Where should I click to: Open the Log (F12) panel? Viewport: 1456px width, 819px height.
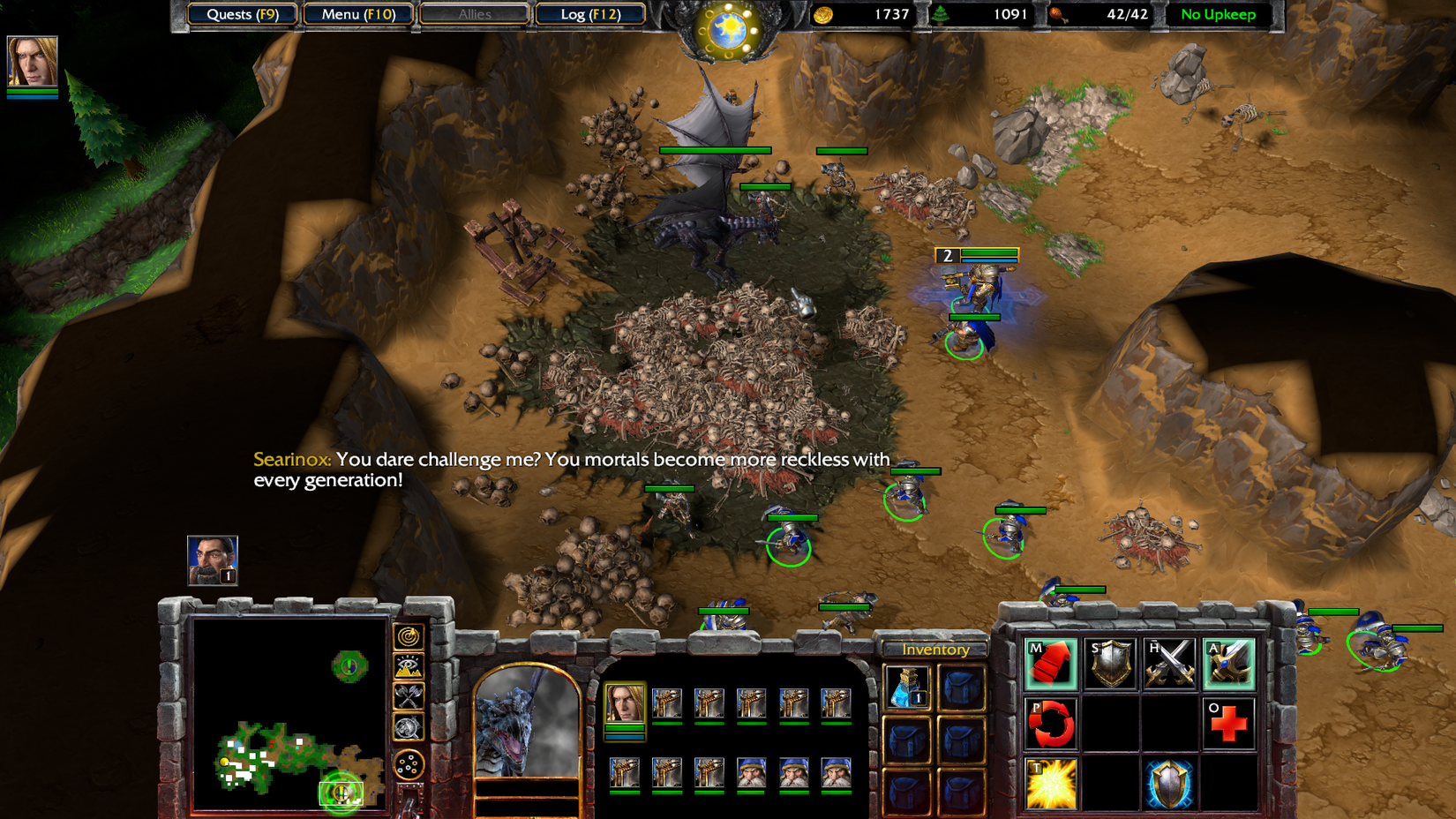(x=589, y=14)
